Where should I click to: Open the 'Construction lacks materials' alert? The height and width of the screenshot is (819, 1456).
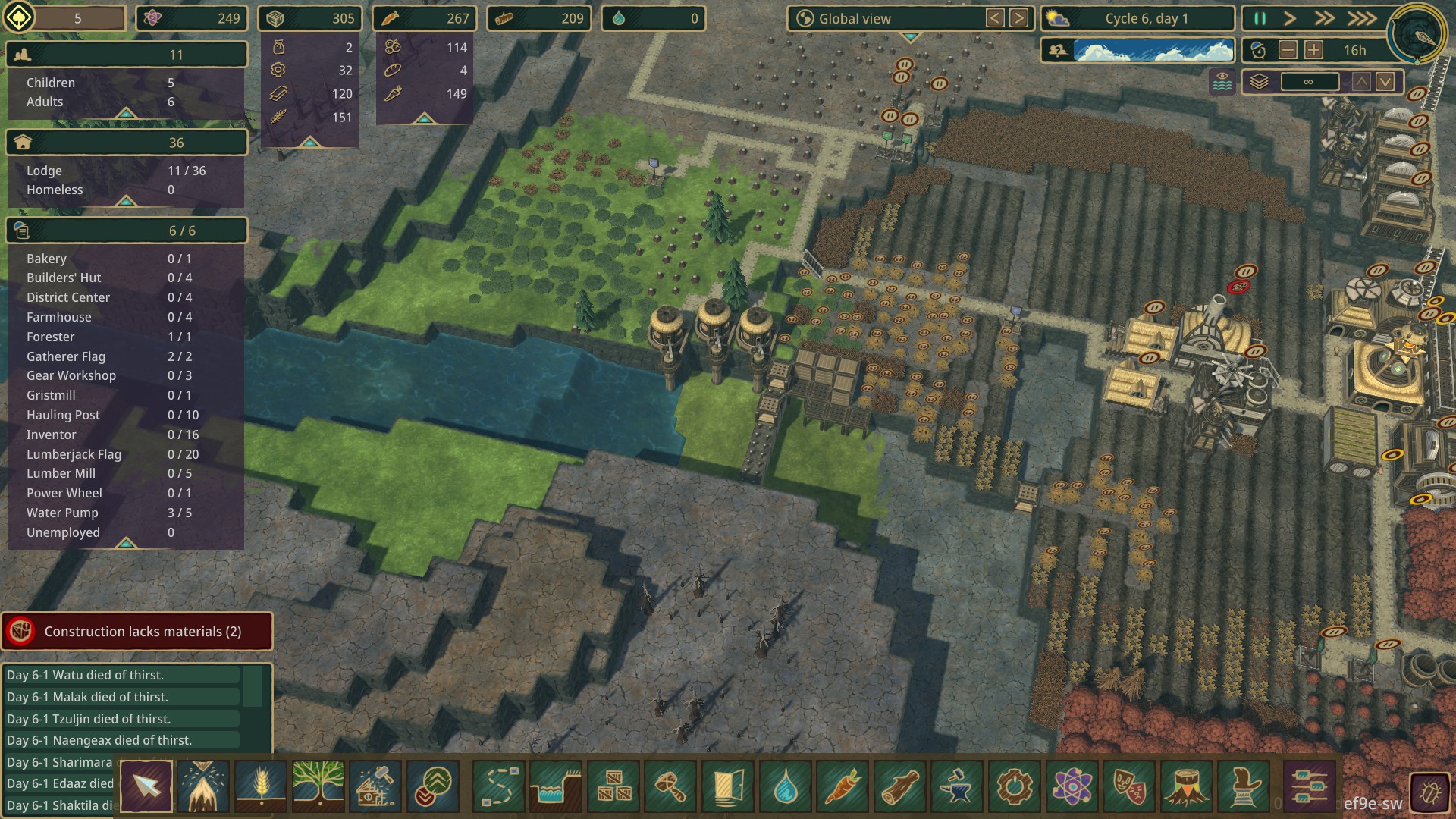click(137, 632)
